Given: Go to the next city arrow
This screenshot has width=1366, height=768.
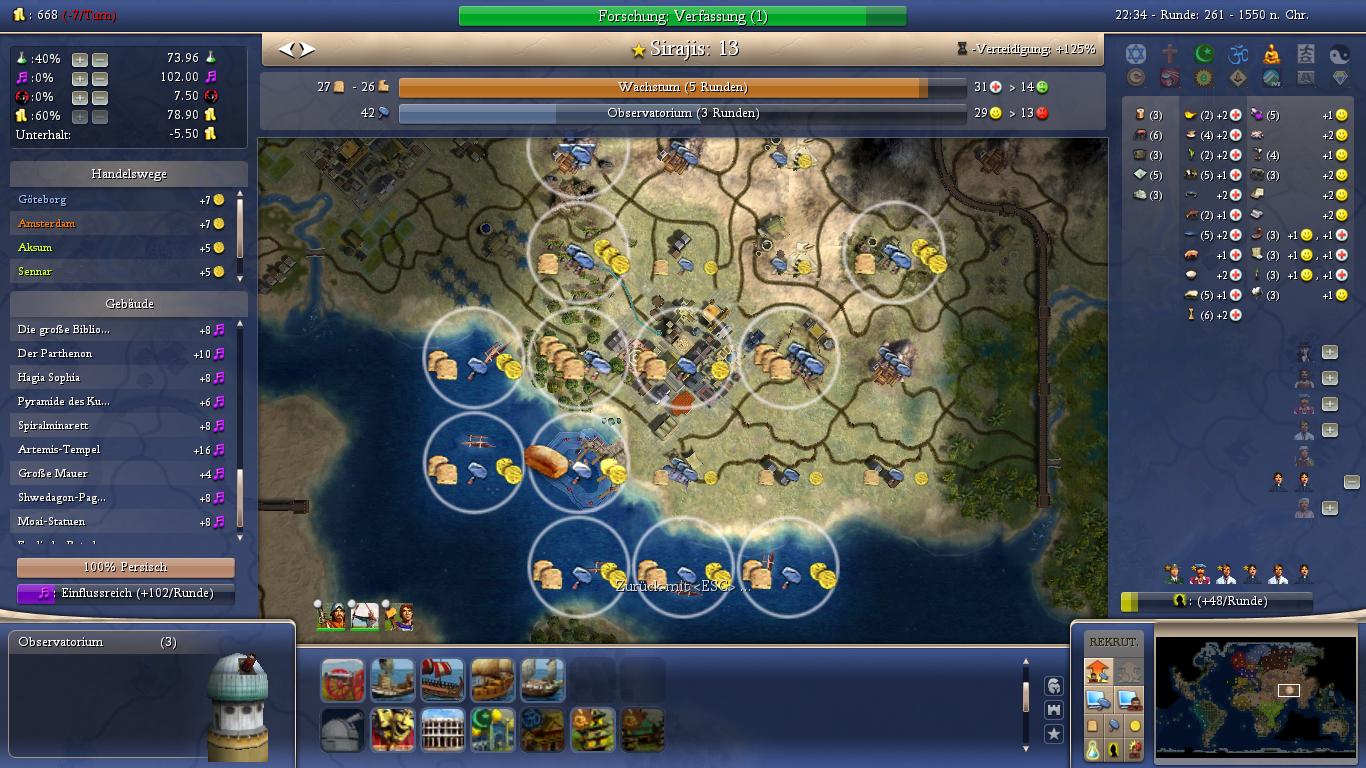Looking at the screenshot, I should pyautogui.click(x=307, y=49).
